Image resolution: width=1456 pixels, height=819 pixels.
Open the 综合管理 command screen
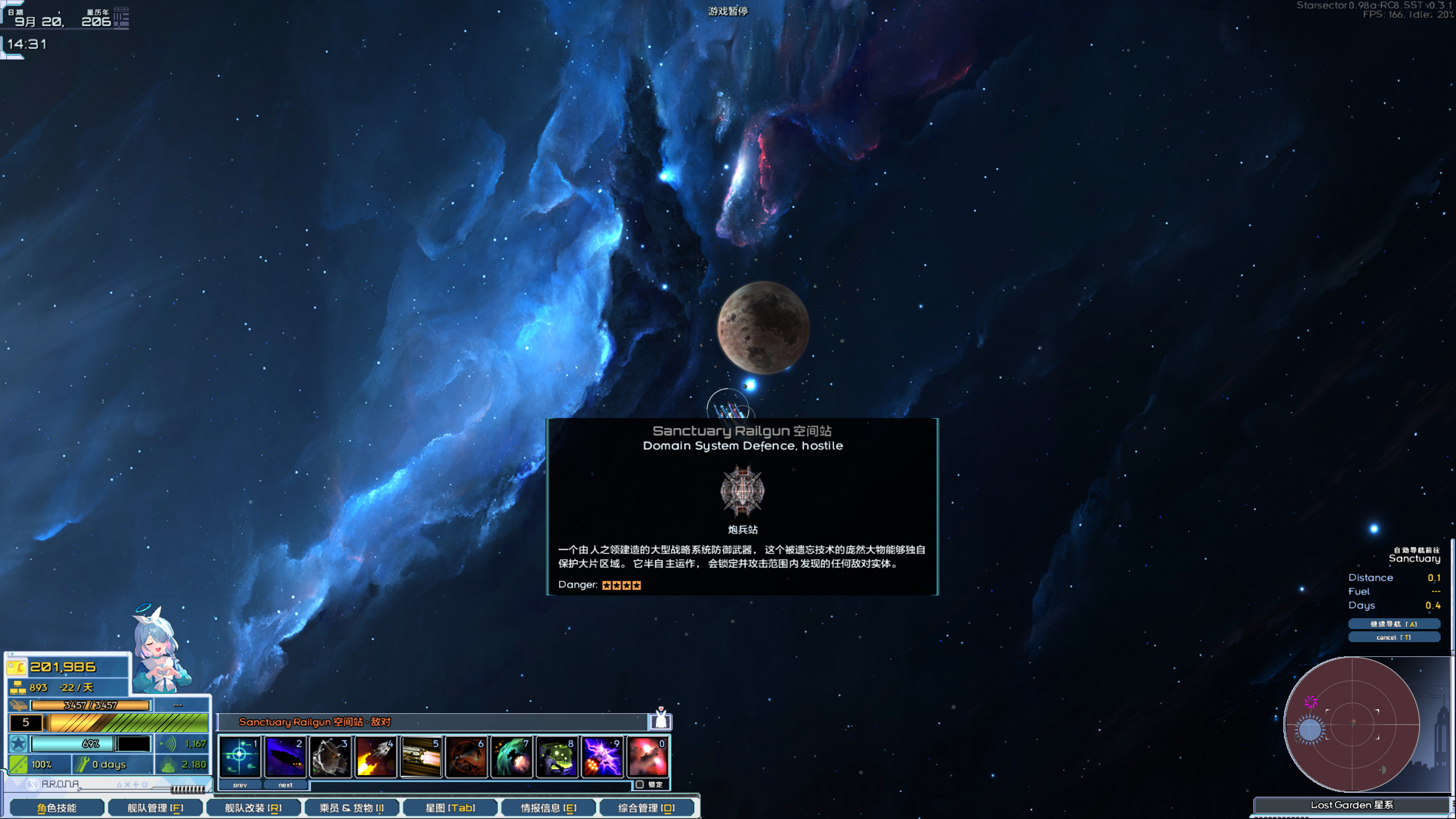[646, 808]
